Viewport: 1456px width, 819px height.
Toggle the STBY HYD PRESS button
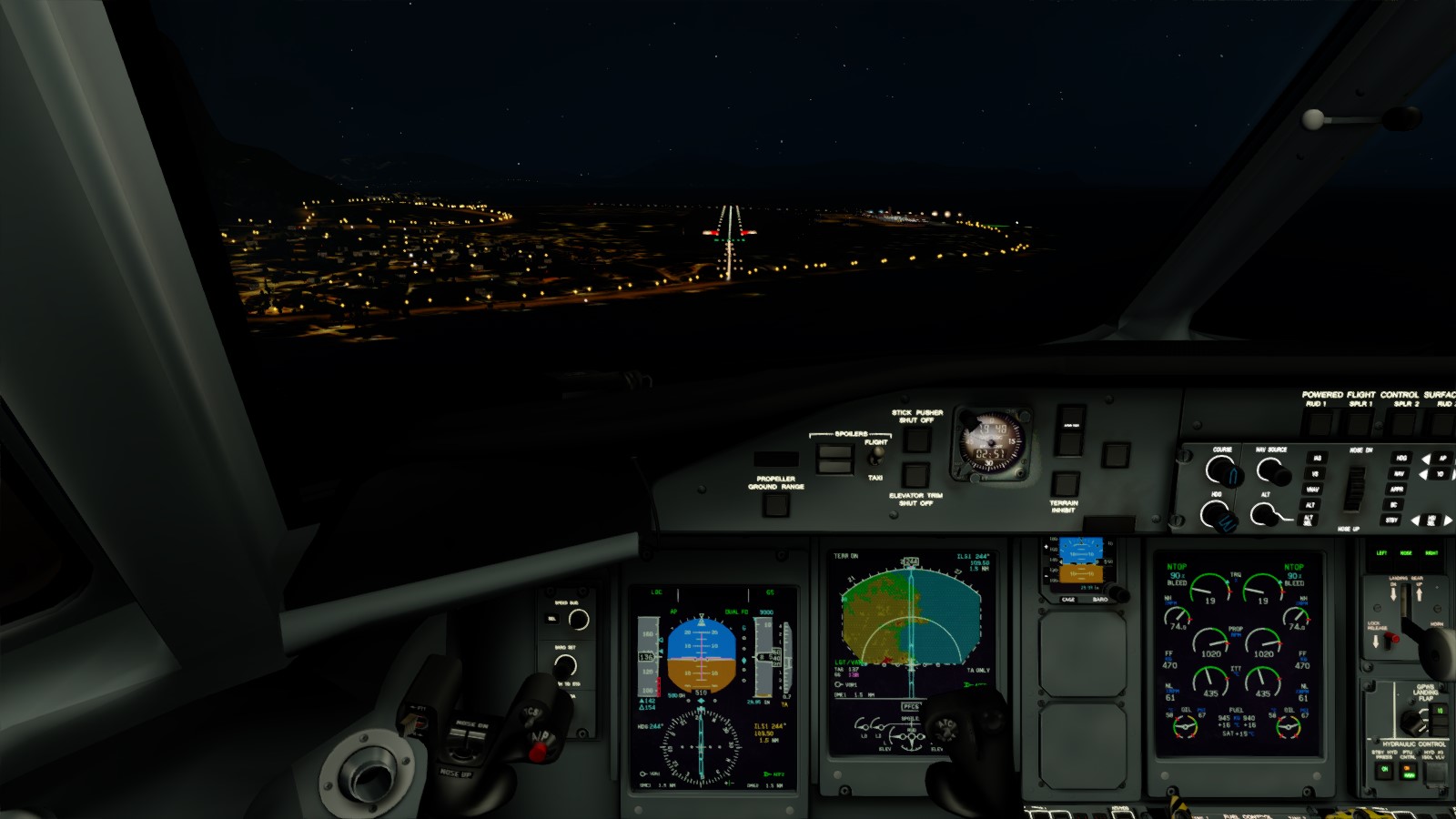[1386, 770]
